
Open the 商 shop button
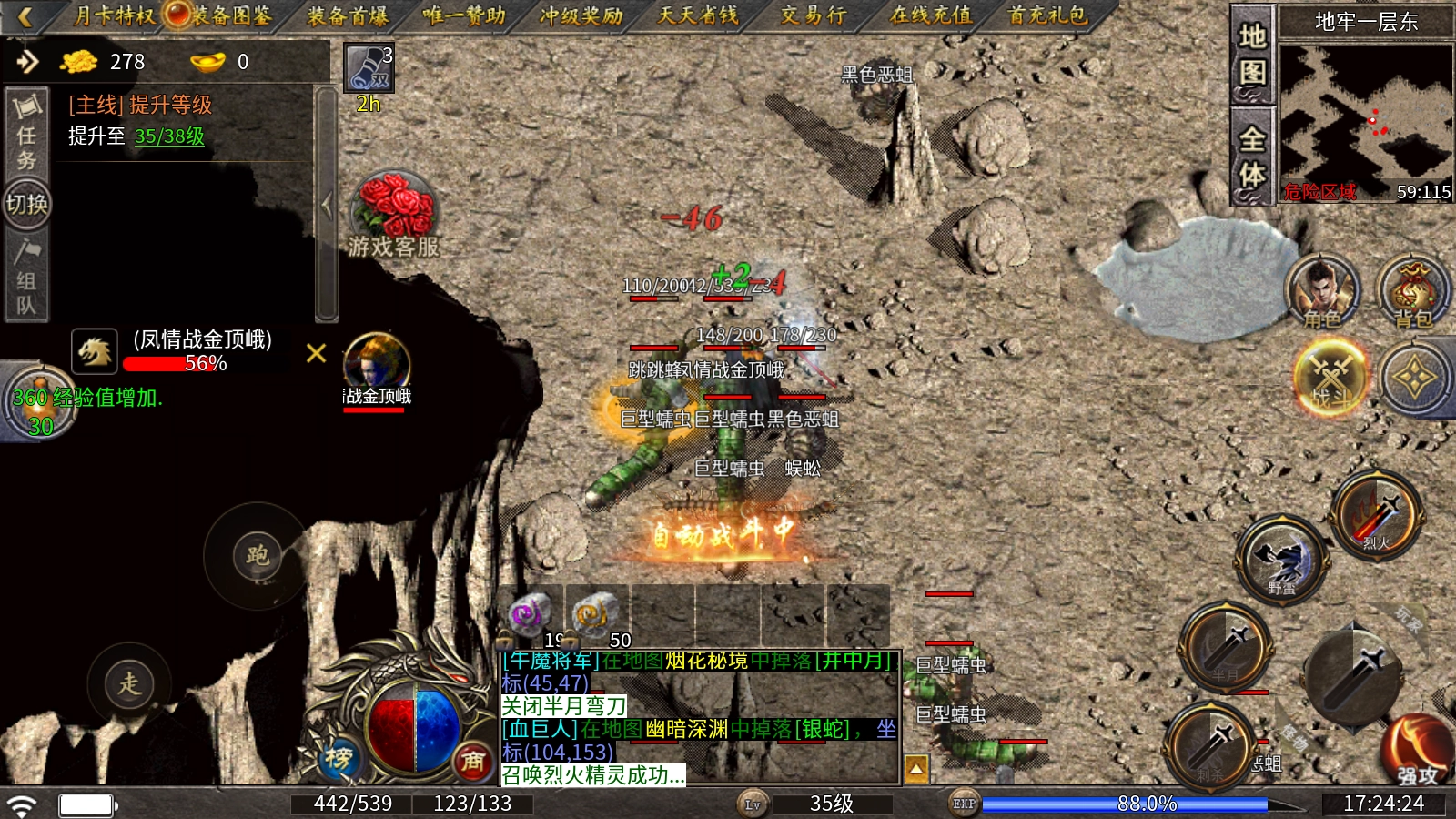(x=471, y=761)
